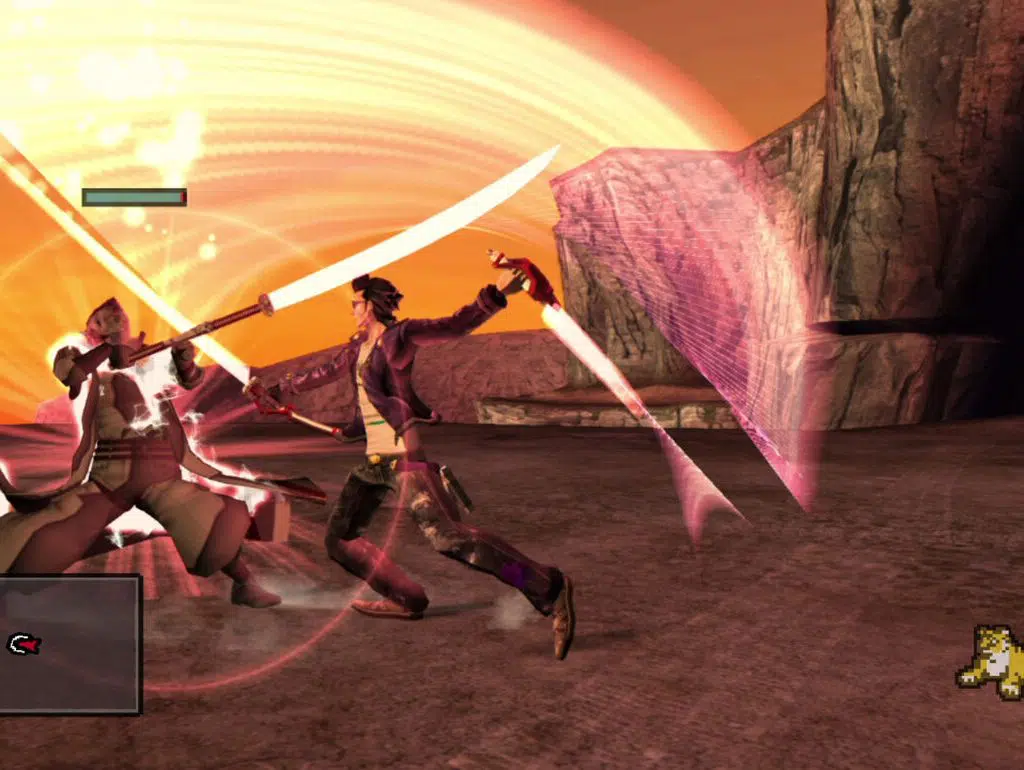Screen dimensions: 1024x770
Task: Click the minimap panel with red arrow
Action: 68,644
